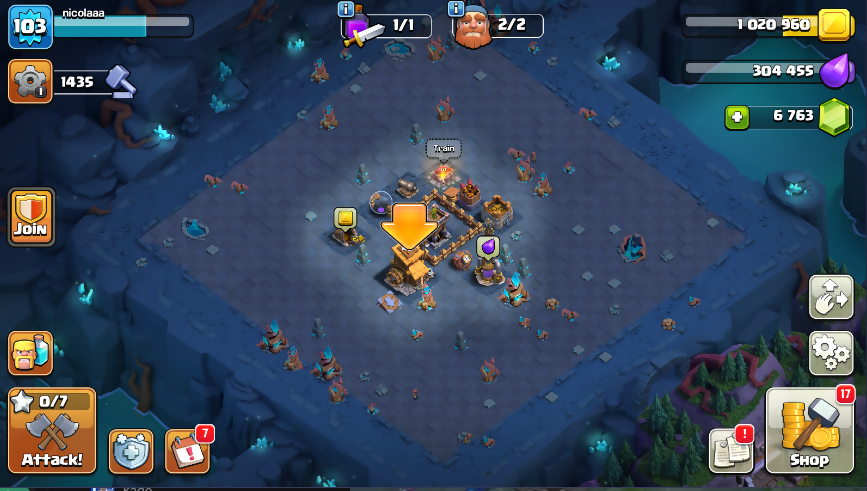Tap the Train speech bubble
This screenshot has height=491, width=867.
click(443, 149)
